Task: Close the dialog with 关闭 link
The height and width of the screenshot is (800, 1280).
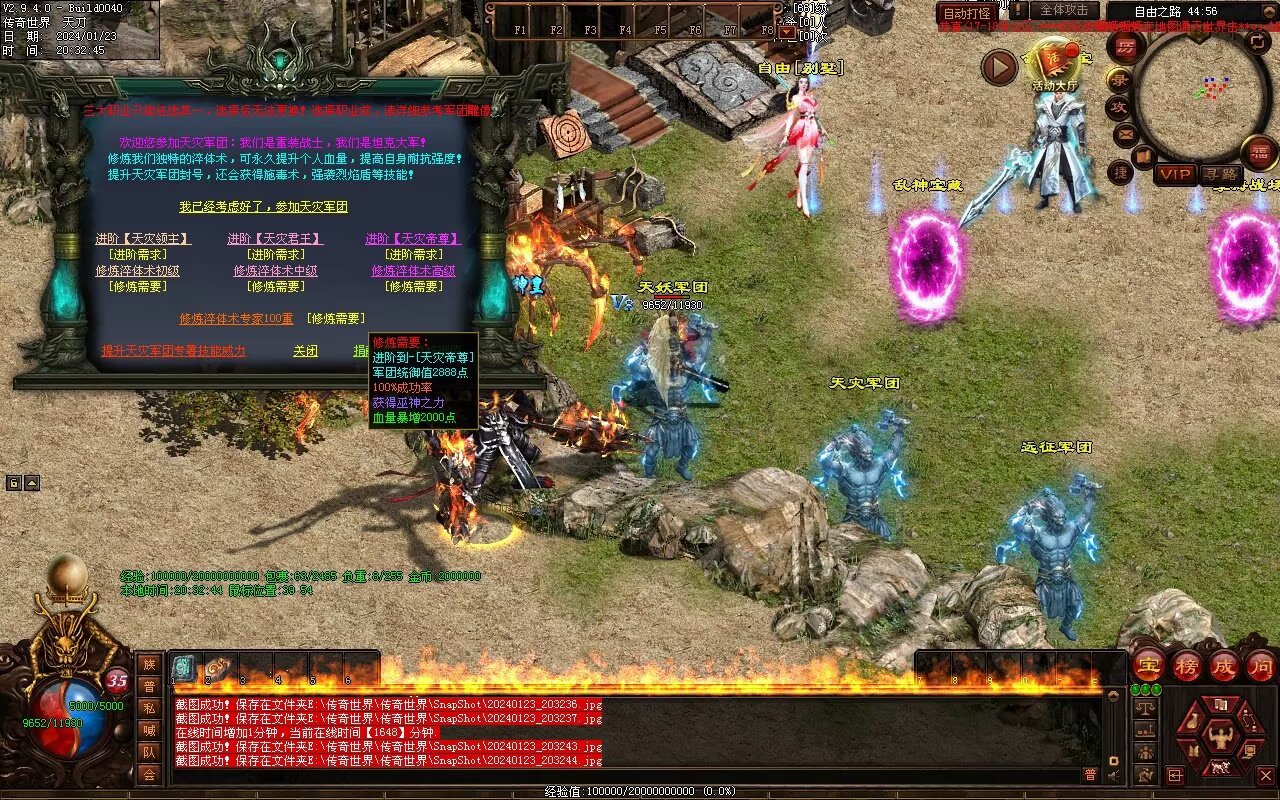Action: pos(305,352)
